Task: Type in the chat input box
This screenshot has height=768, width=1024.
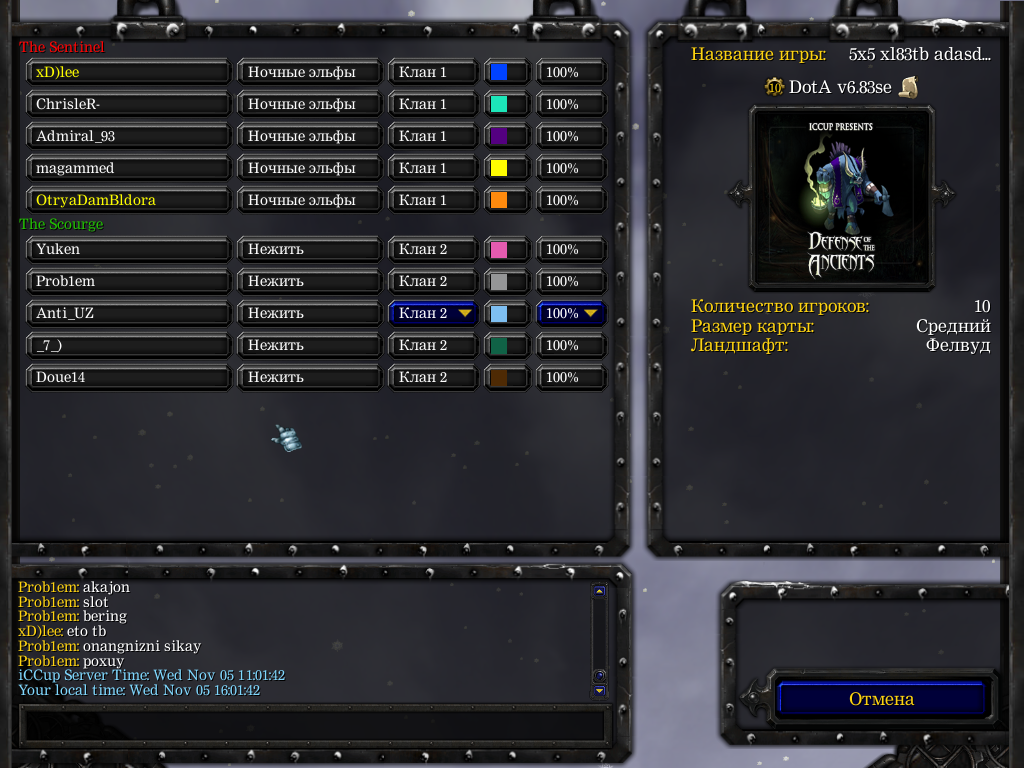Action: coord(313,724)
